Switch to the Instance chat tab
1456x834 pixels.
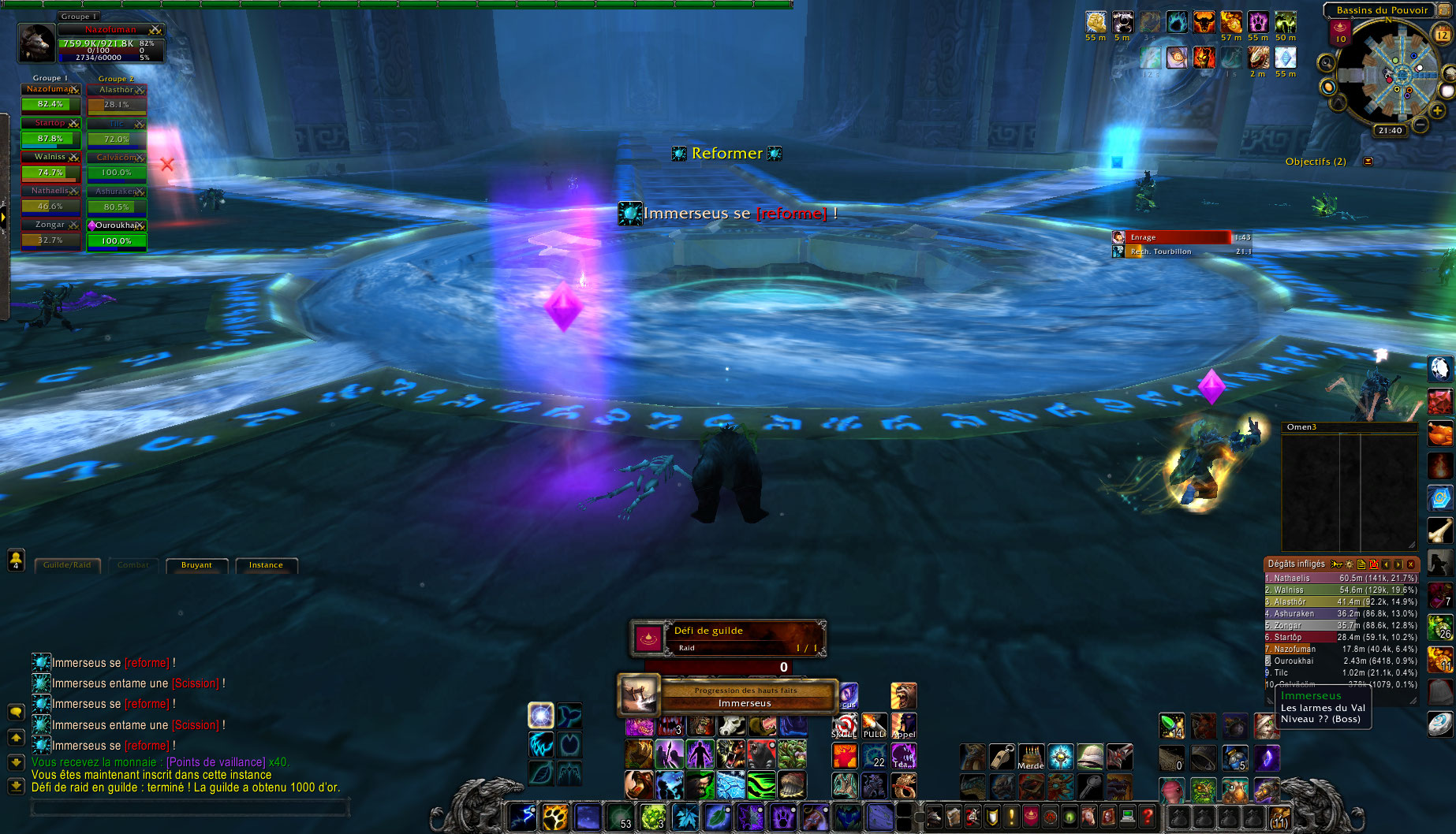[266, 565]
